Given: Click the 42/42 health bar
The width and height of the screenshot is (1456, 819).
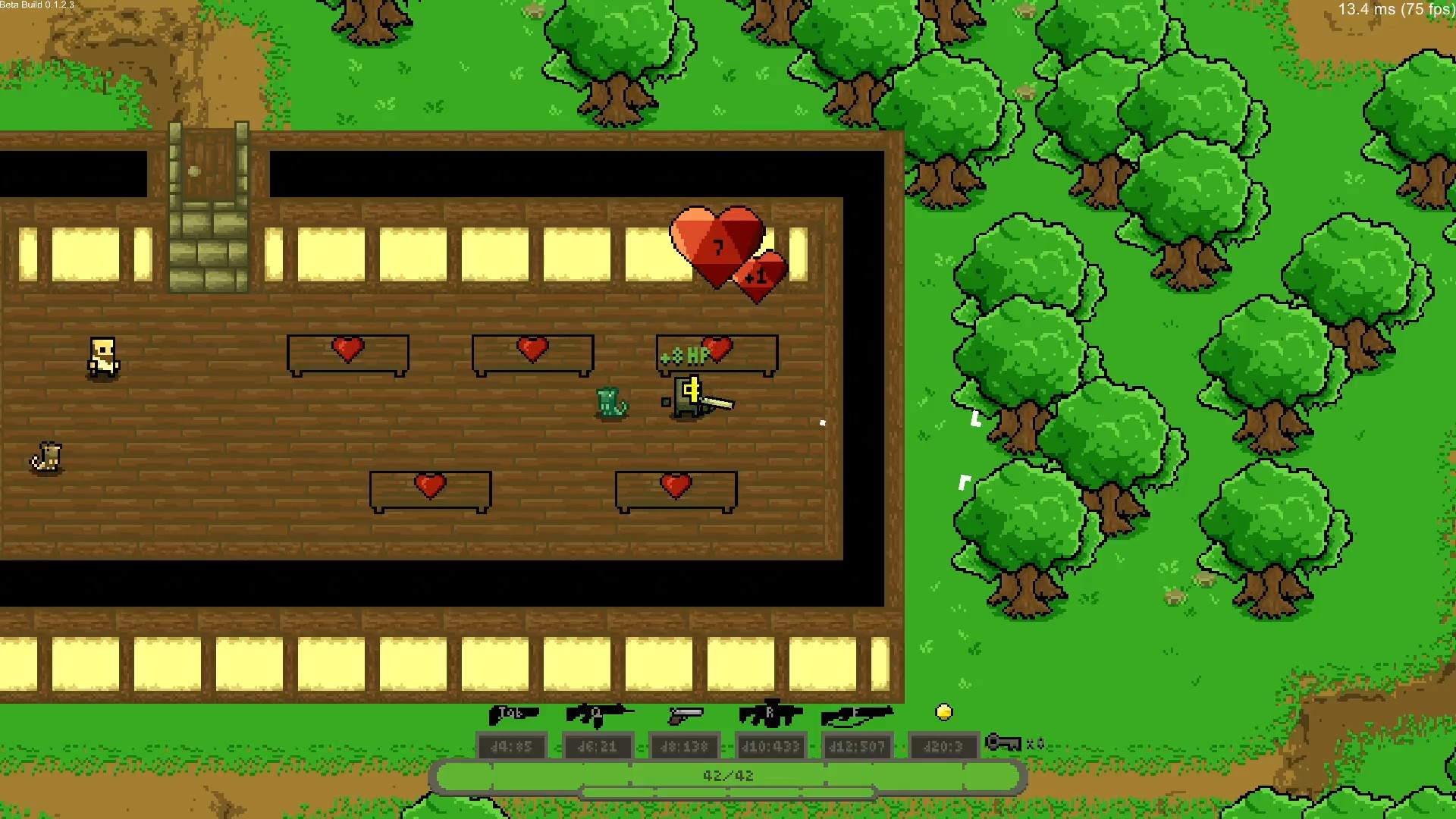Looking at the screenshot, I should (x=730, y=775).
